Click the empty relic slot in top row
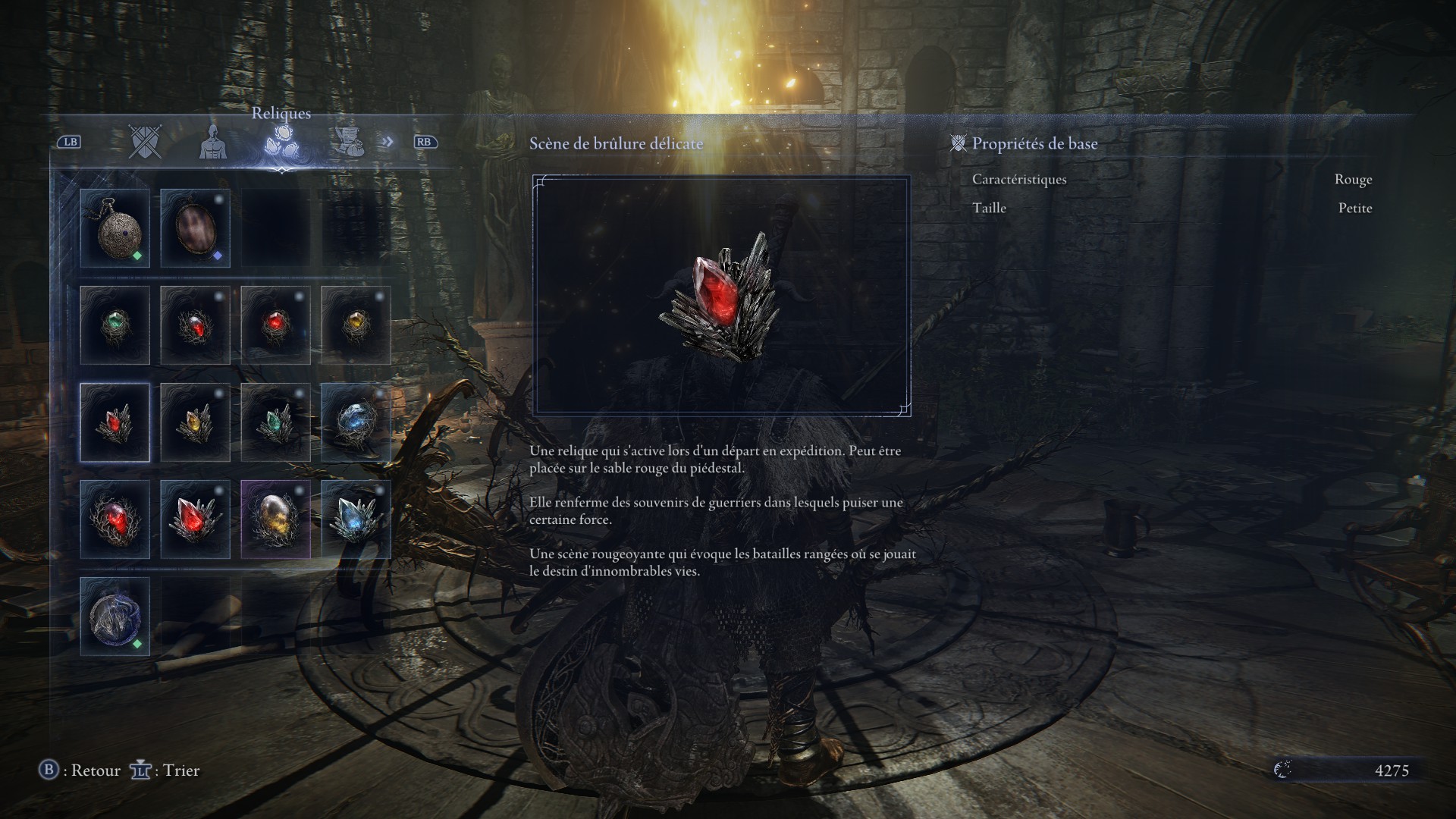 click(275, 227)
